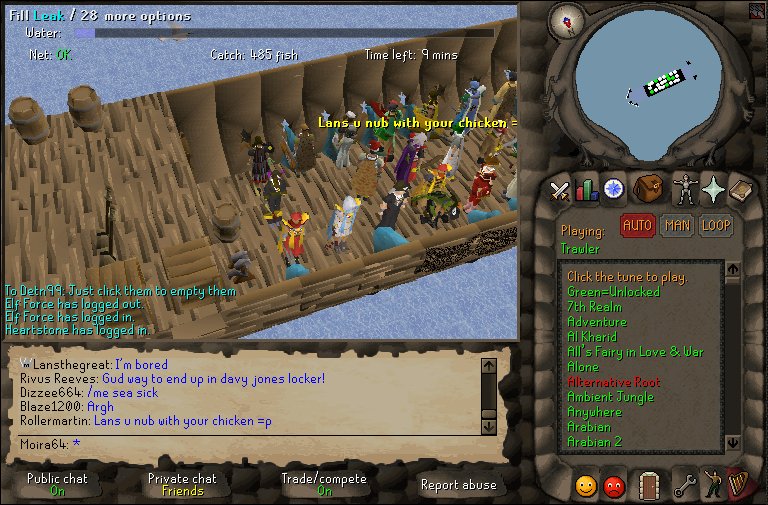The width and height of the screenshot is (768, 505).
Task: Play the Adventure tune
Action: 596,322
